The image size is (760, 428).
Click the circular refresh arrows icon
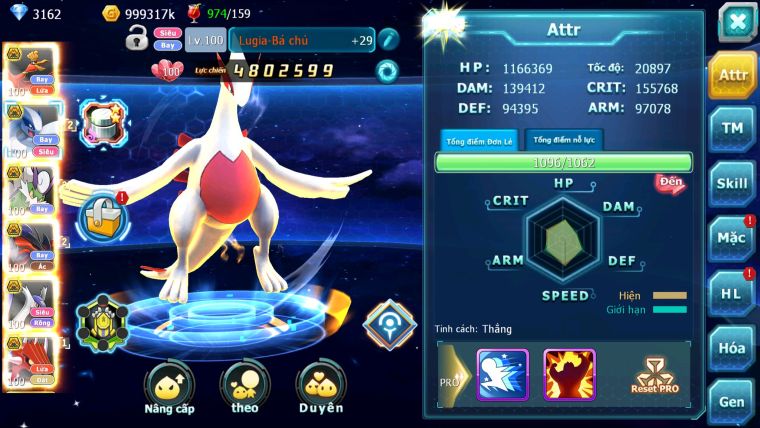pos(387,71)
